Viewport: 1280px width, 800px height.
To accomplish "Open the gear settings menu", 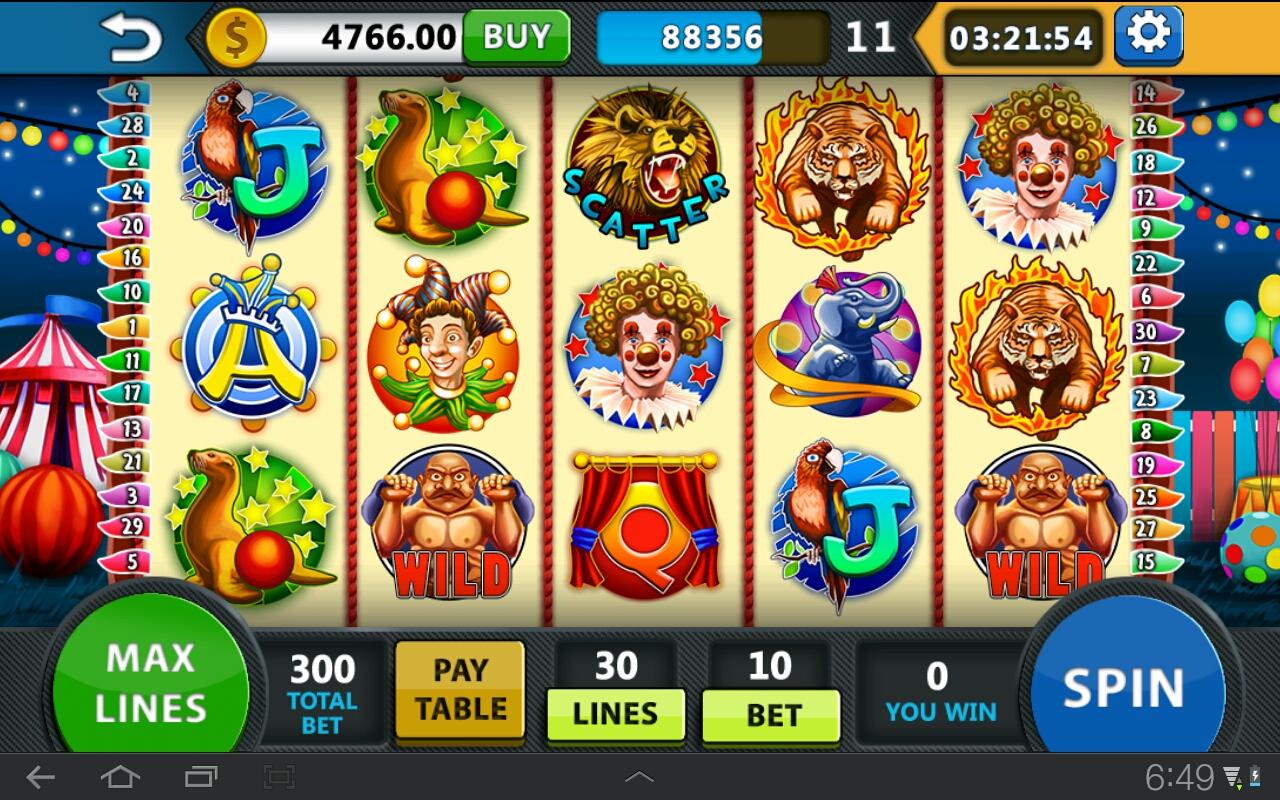I will 1148,35.
